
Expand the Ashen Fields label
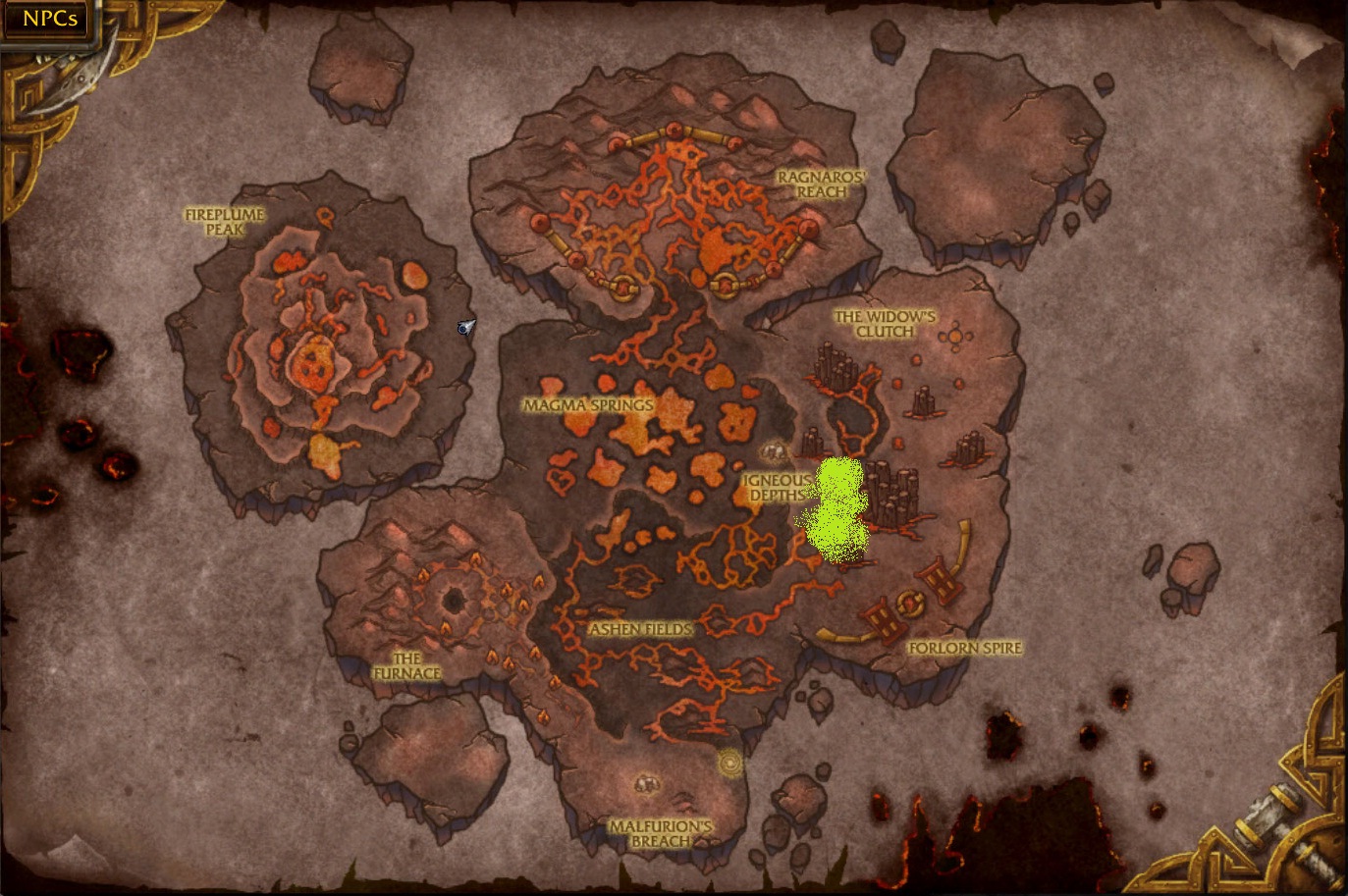pyautogui.click(x=640, y=627)
